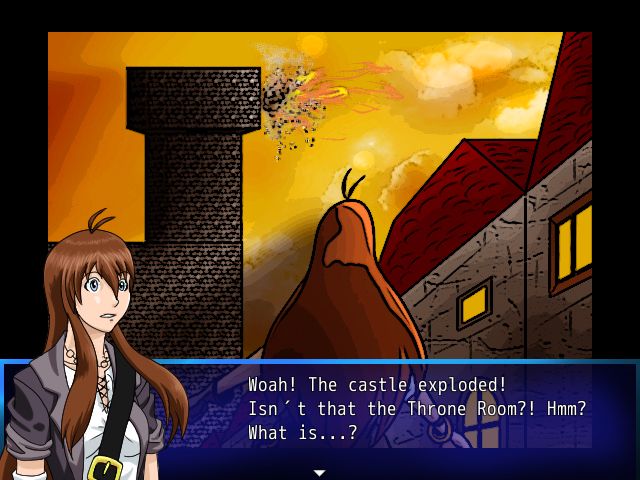Click the white continue arrow in dialogue box

320,472
